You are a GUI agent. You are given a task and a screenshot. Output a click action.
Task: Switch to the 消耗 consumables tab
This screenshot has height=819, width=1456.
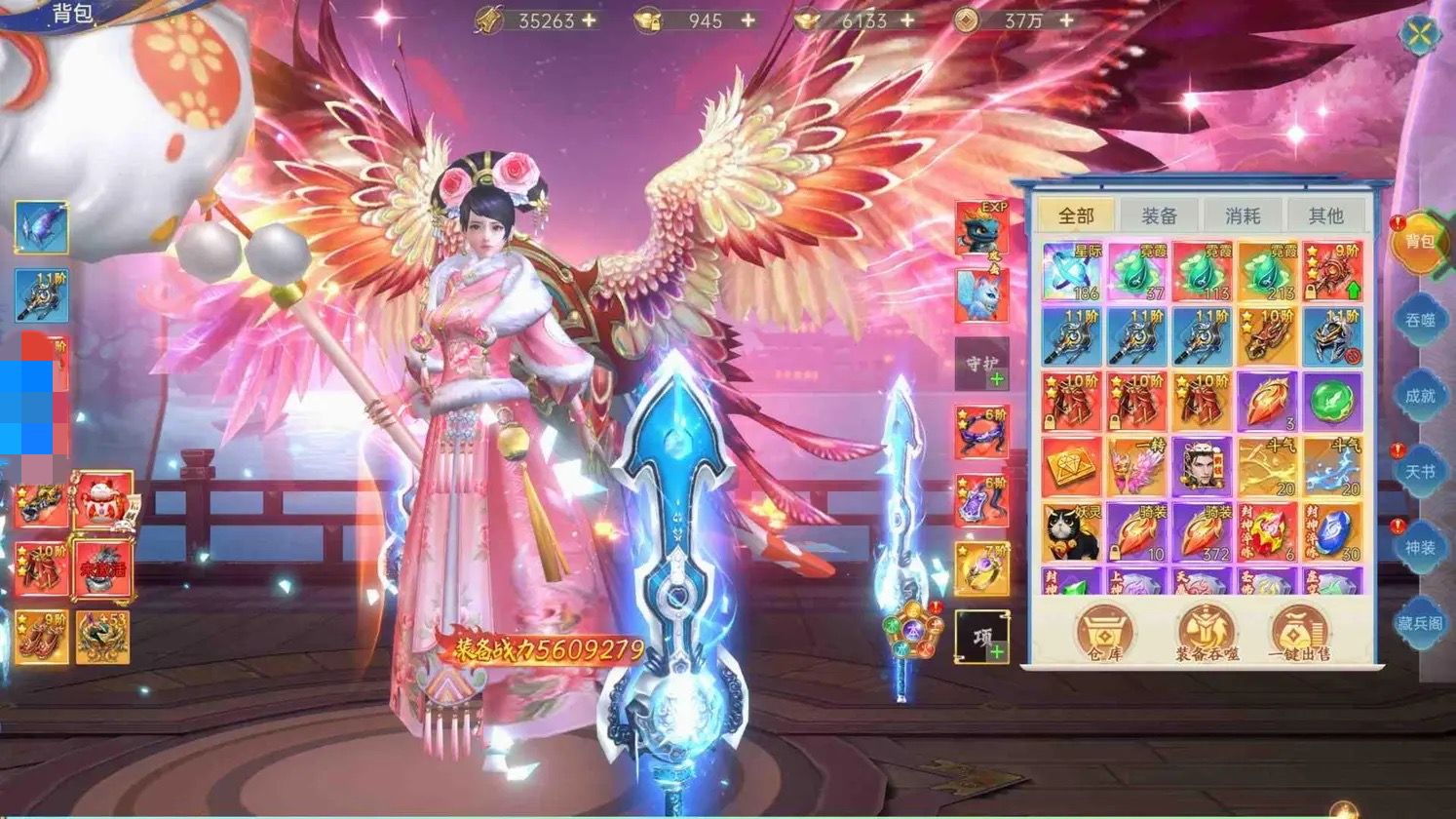coord(1243,215)
